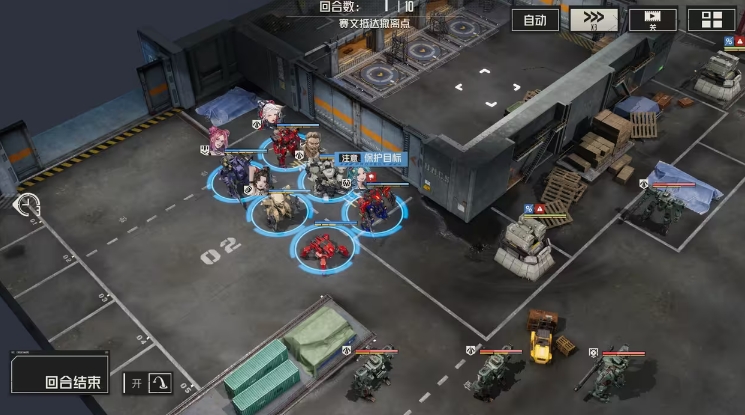The image size is (745, 415).
Task: Select the white-haired pilot's red mech
Action: tap(285, 147)
